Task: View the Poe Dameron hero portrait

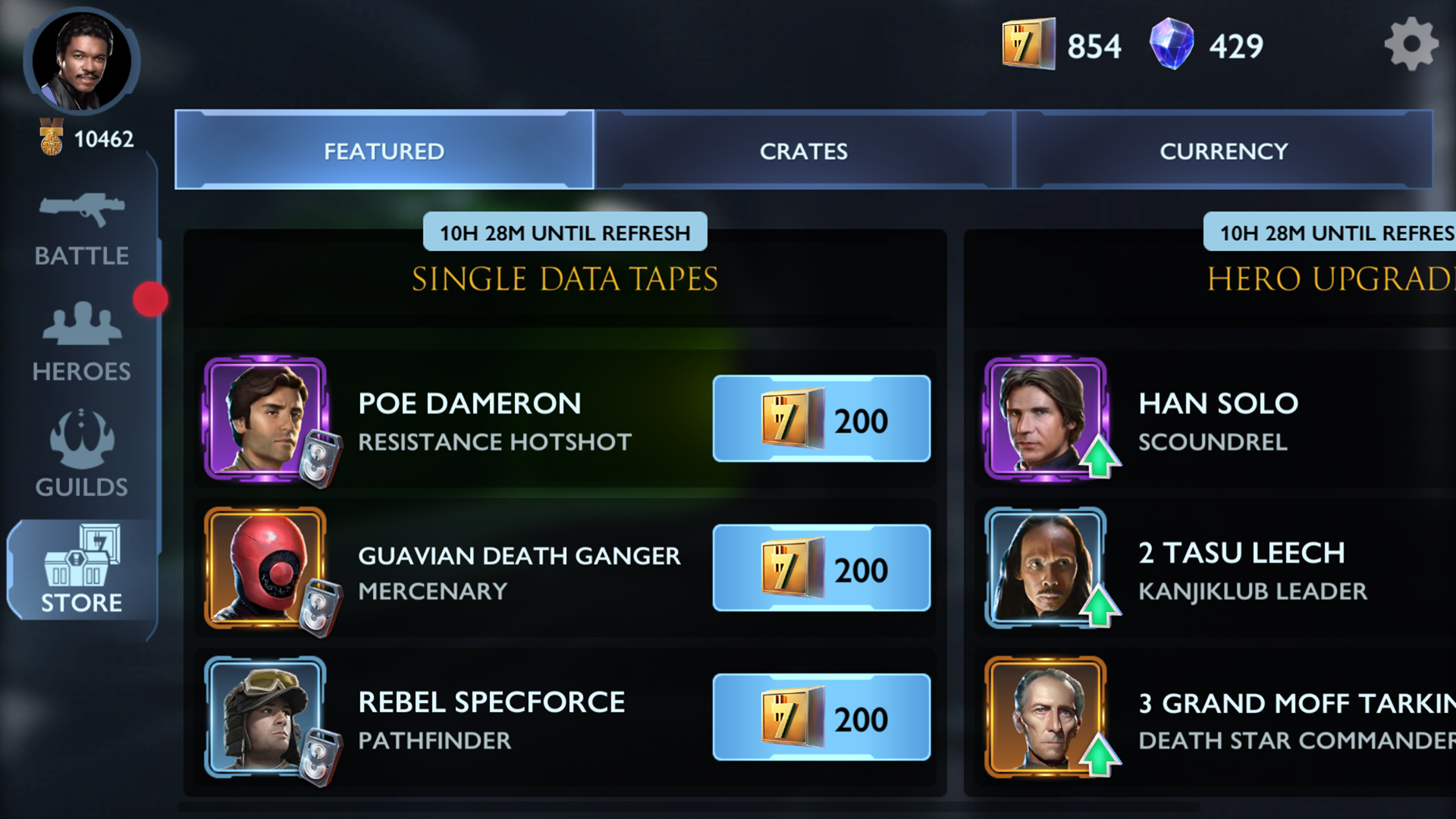Action: [265, 419]
